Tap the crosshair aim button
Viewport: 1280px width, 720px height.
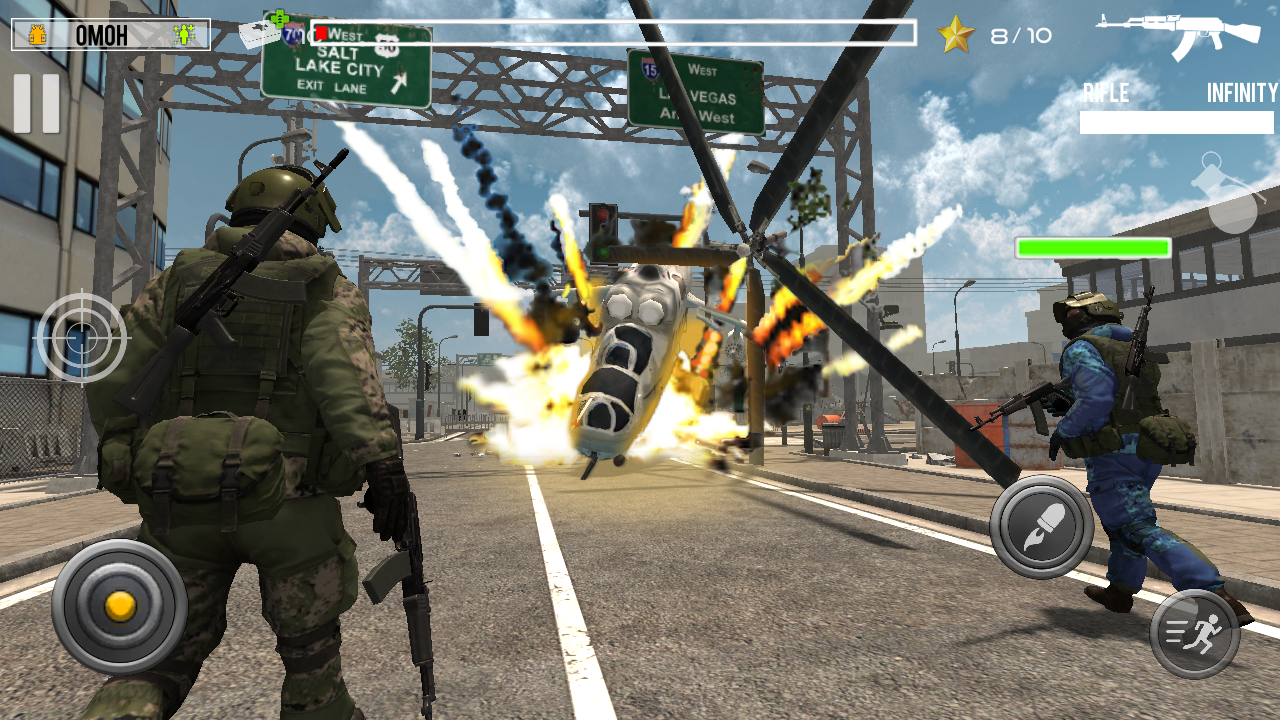point(83,338)
